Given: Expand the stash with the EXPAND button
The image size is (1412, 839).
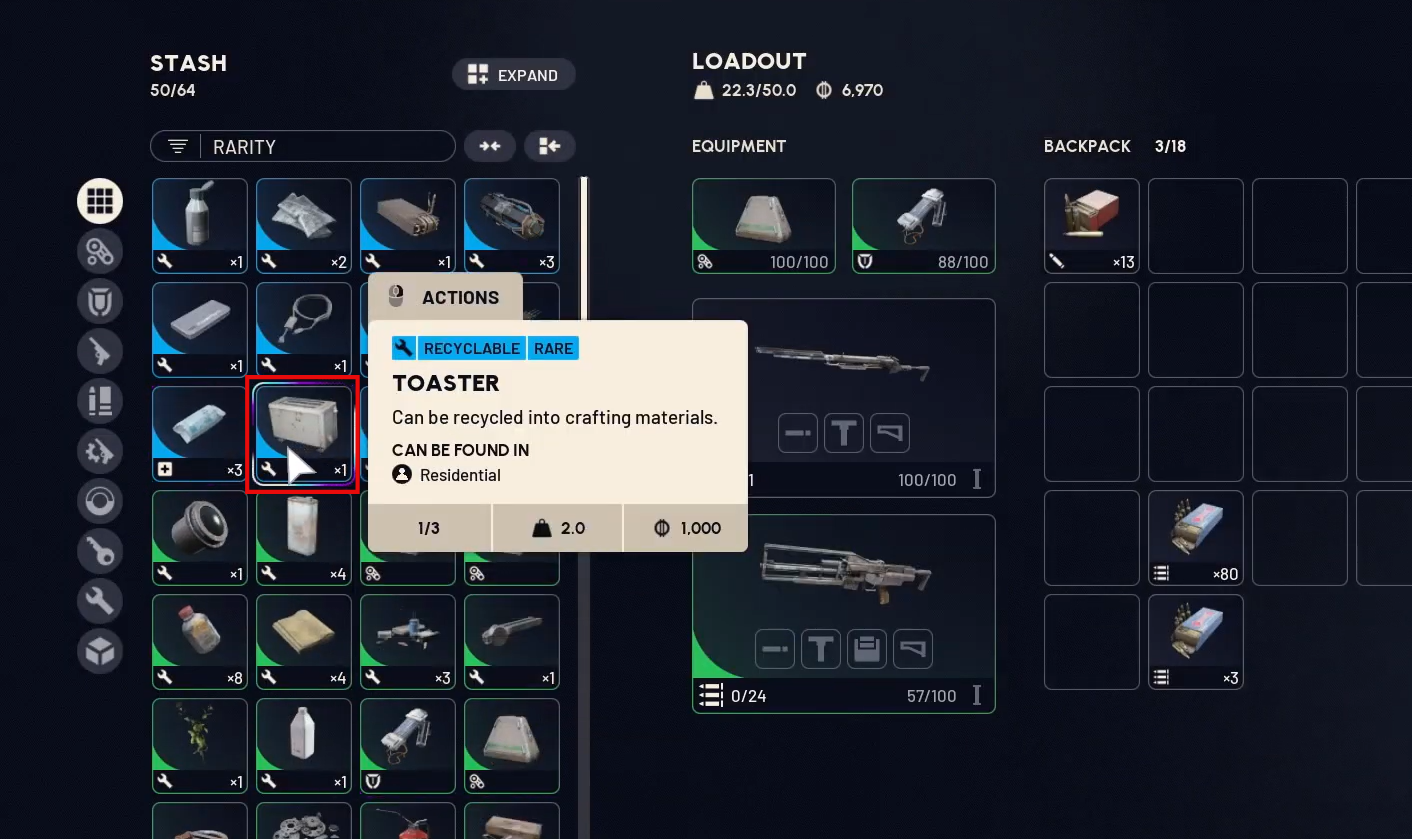Looking at the screenshot, I should [514, 75].
